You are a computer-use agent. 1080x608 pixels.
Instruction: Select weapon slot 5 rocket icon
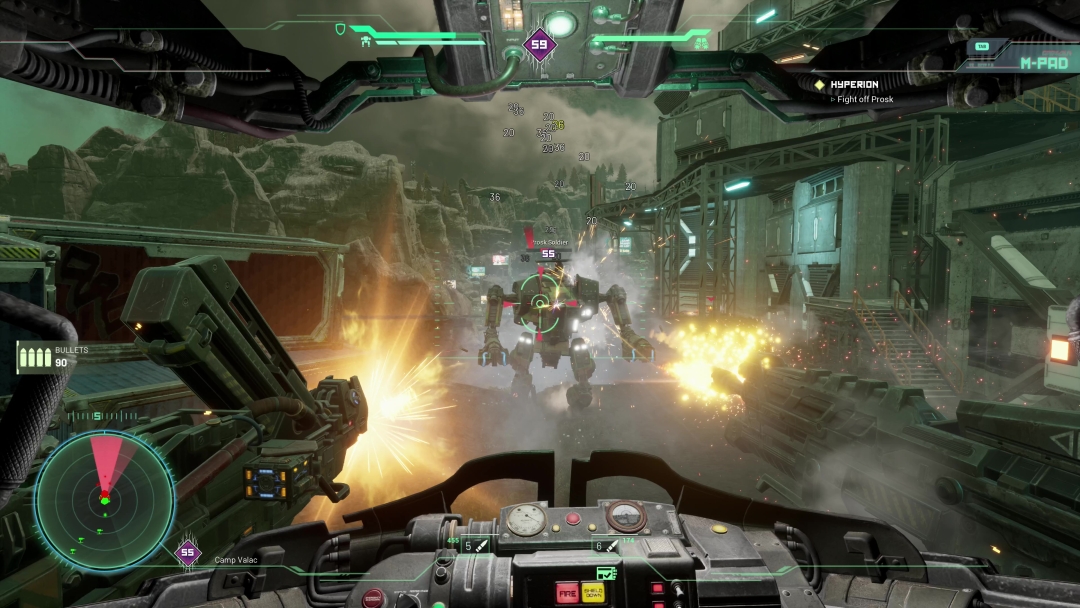click(x=480, y=546)
